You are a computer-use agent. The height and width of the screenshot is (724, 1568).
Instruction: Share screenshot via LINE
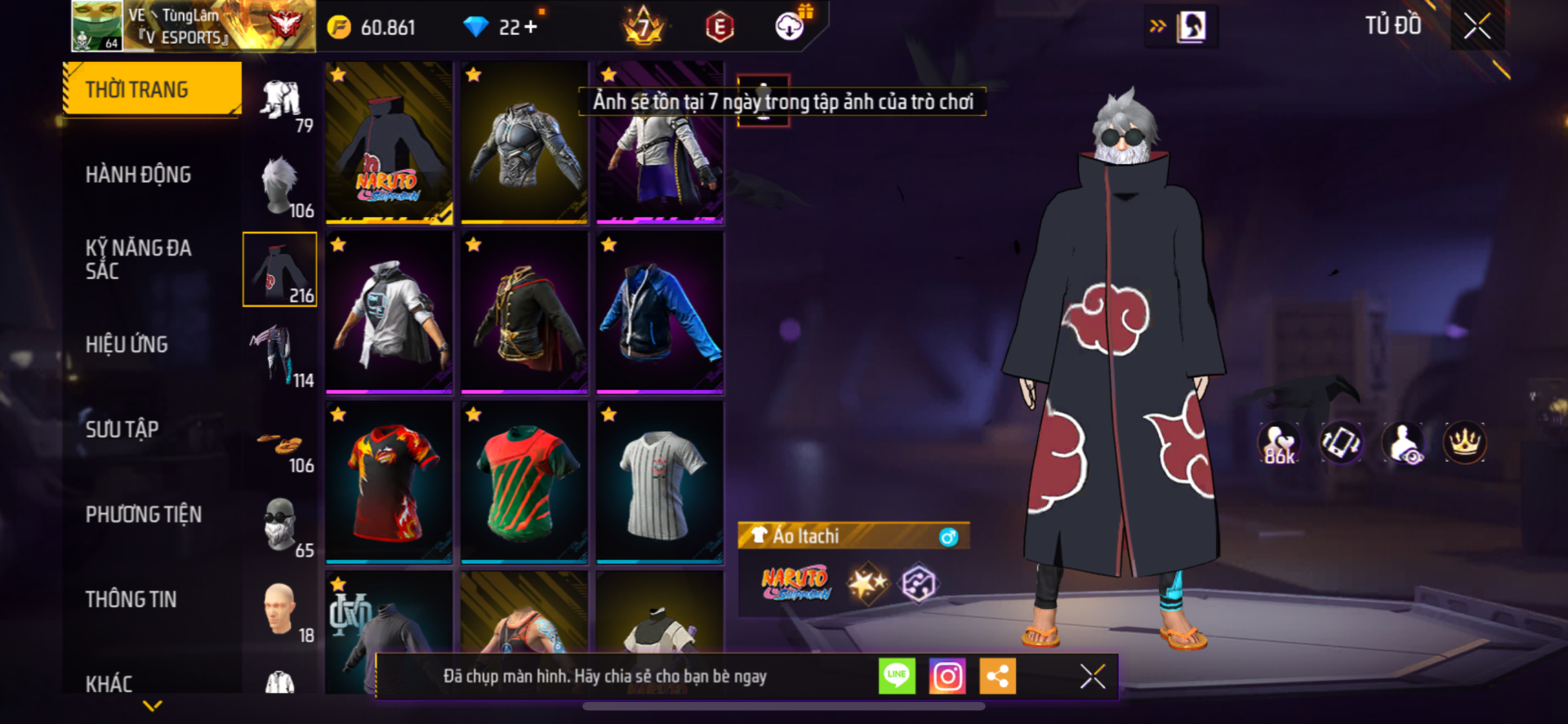(897, 676)
